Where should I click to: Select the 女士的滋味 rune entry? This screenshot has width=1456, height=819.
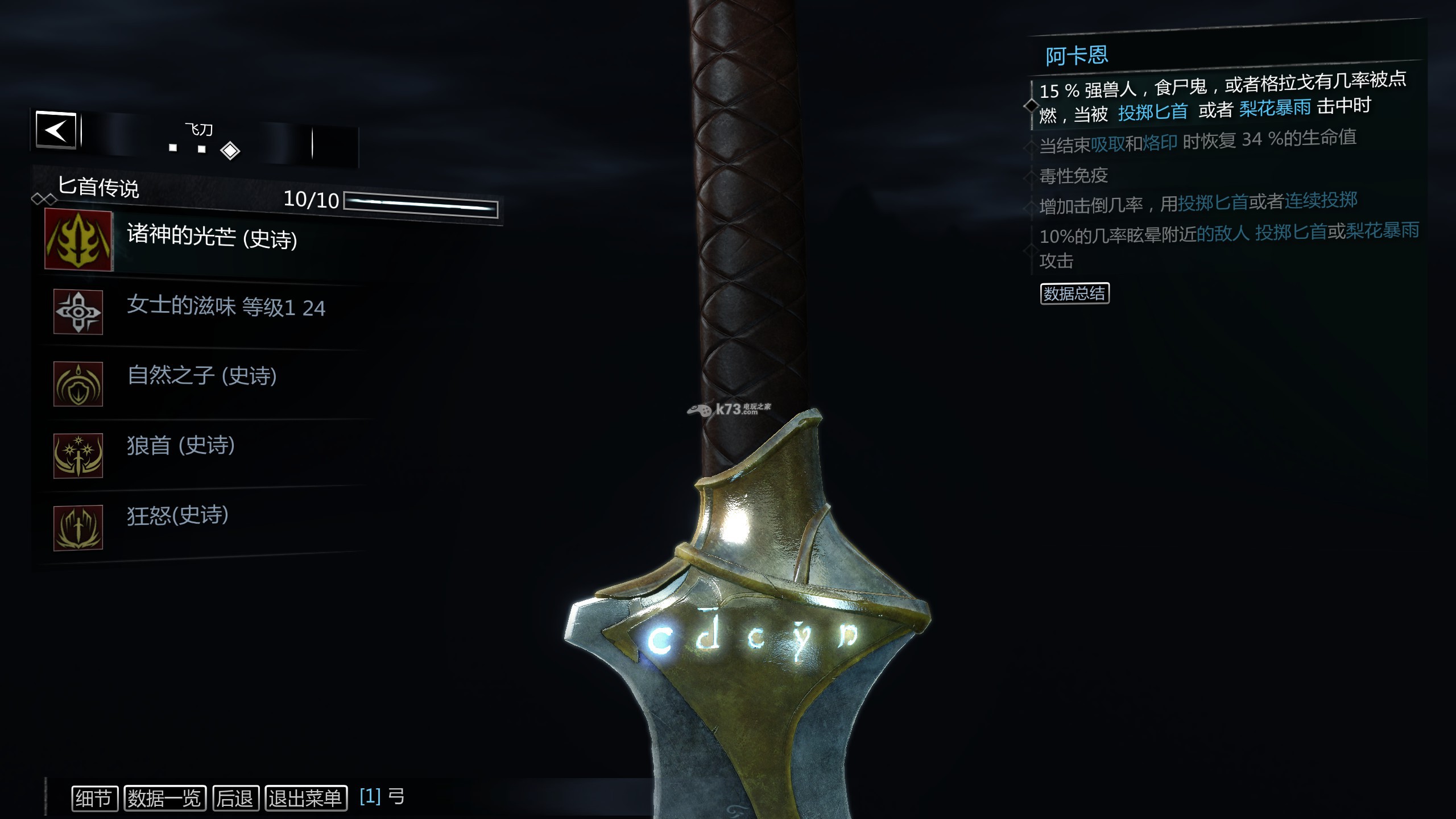(x=225, y=308)
